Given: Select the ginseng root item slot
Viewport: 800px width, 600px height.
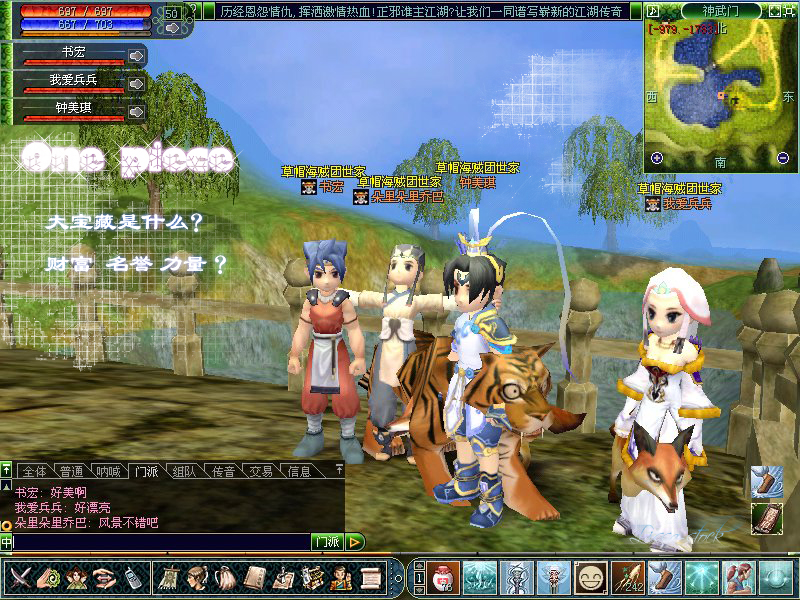Looking at the screenshot, I should [627, 577].
